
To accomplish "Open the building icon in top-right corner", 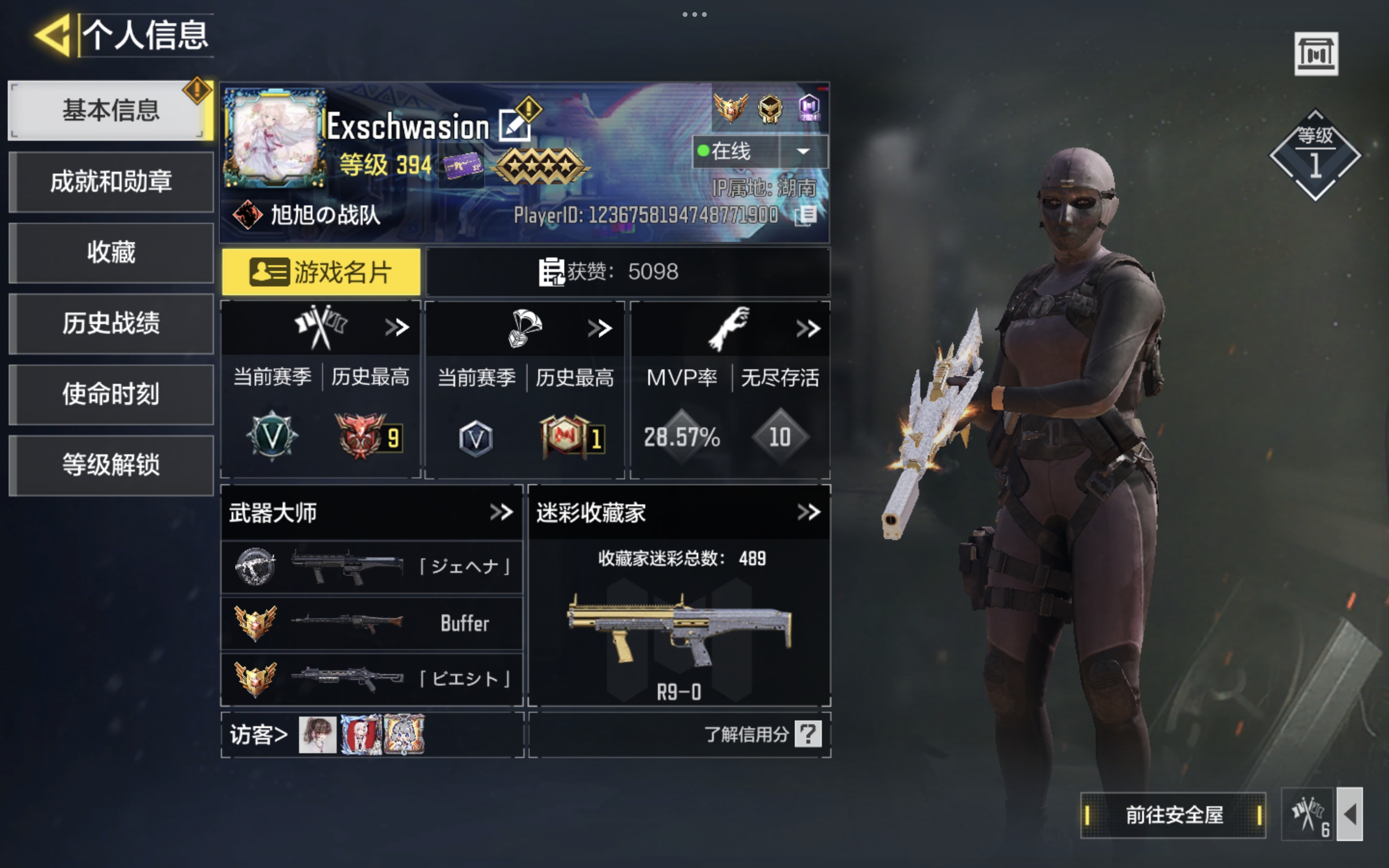I will [x=1316, y=54].
